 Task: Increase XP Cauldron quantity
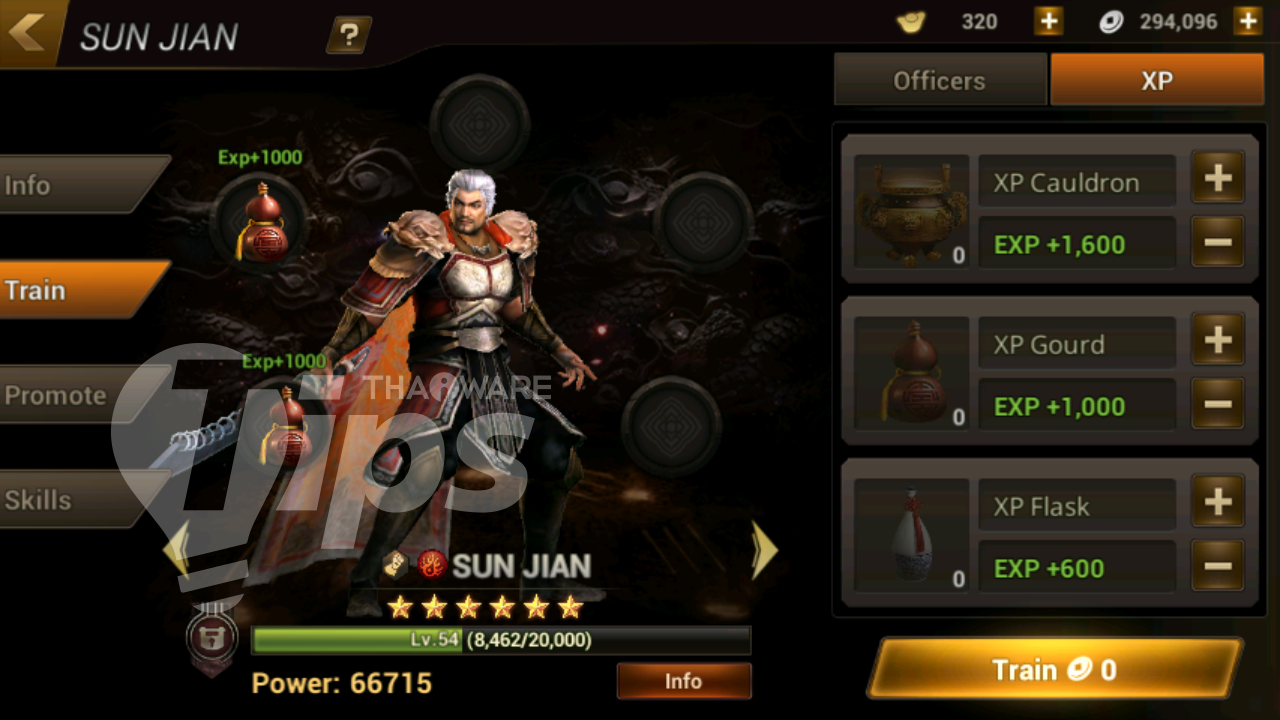click(x=1217, y=179)
